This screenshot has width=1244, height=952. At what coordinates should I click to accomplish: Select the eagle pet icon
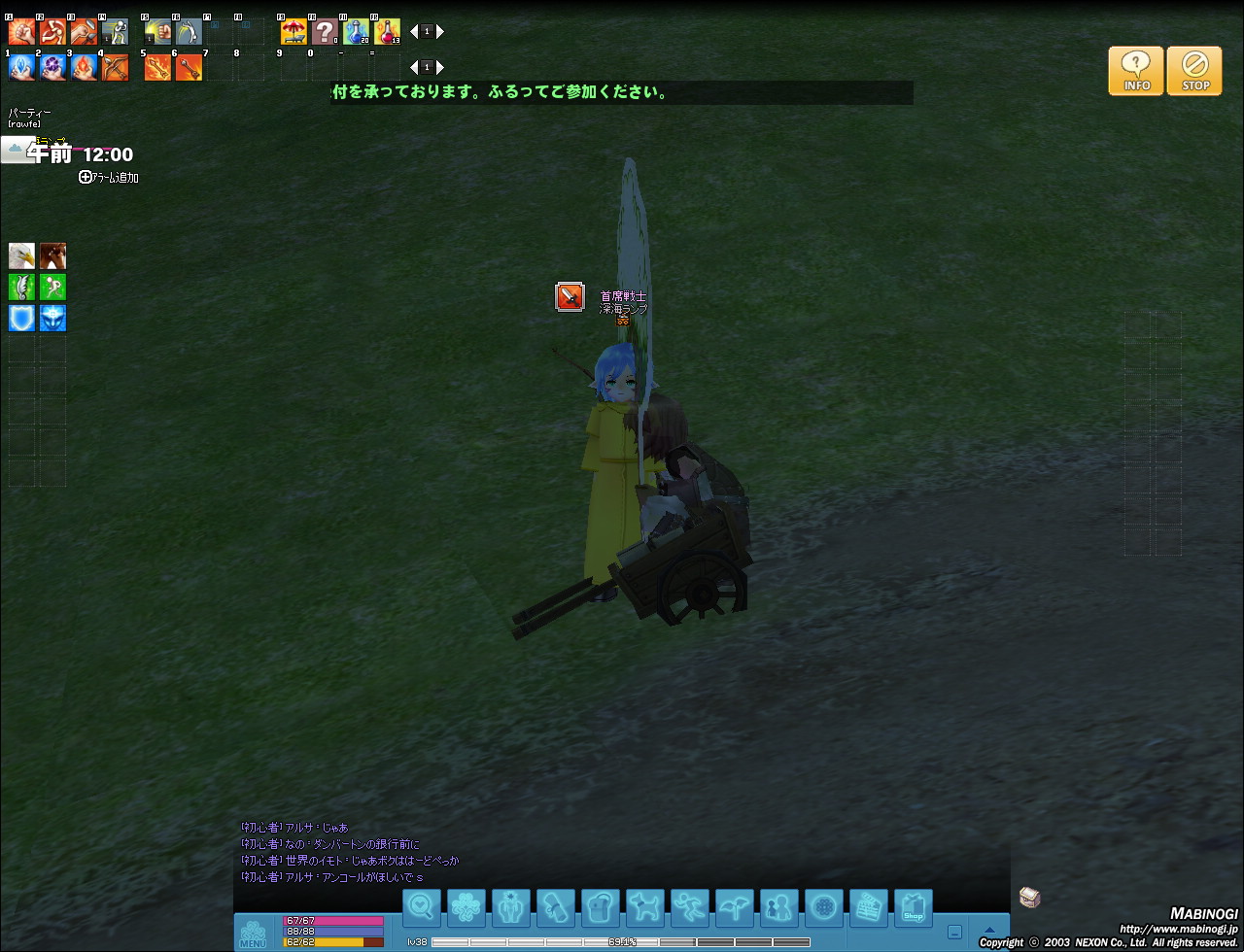[x=21, y=256]
